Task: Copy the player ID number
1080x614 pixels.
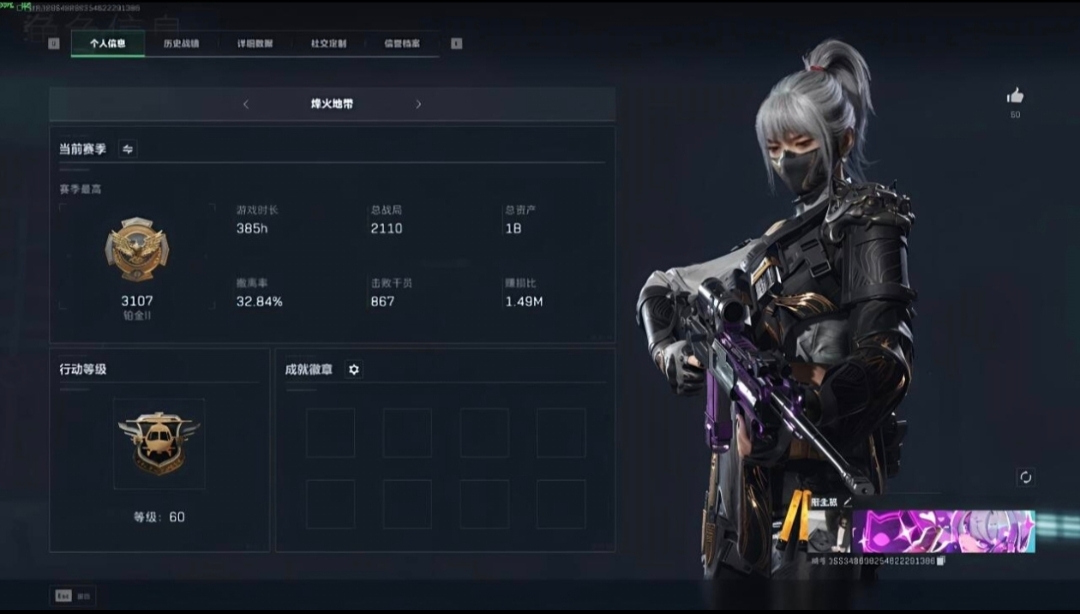Action: [941, 561]
